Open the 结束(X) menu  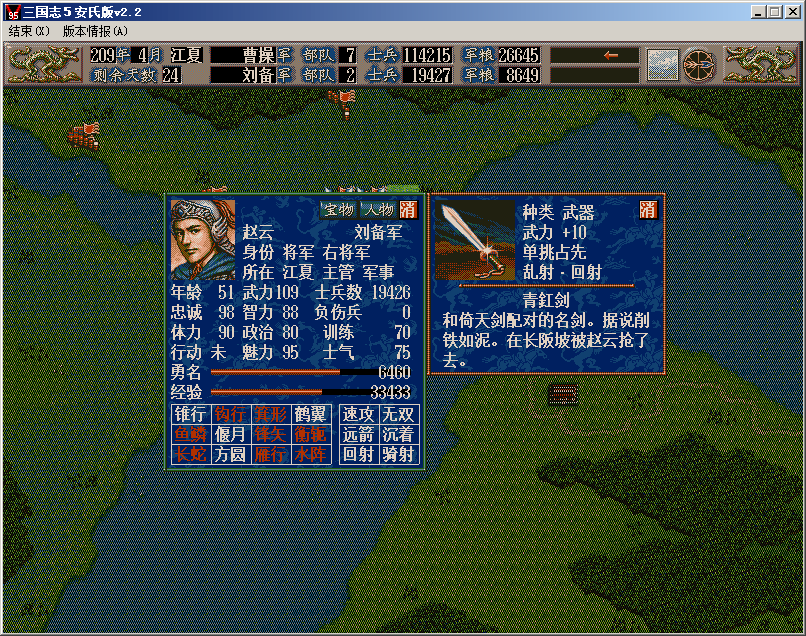[x=28, y=31]
